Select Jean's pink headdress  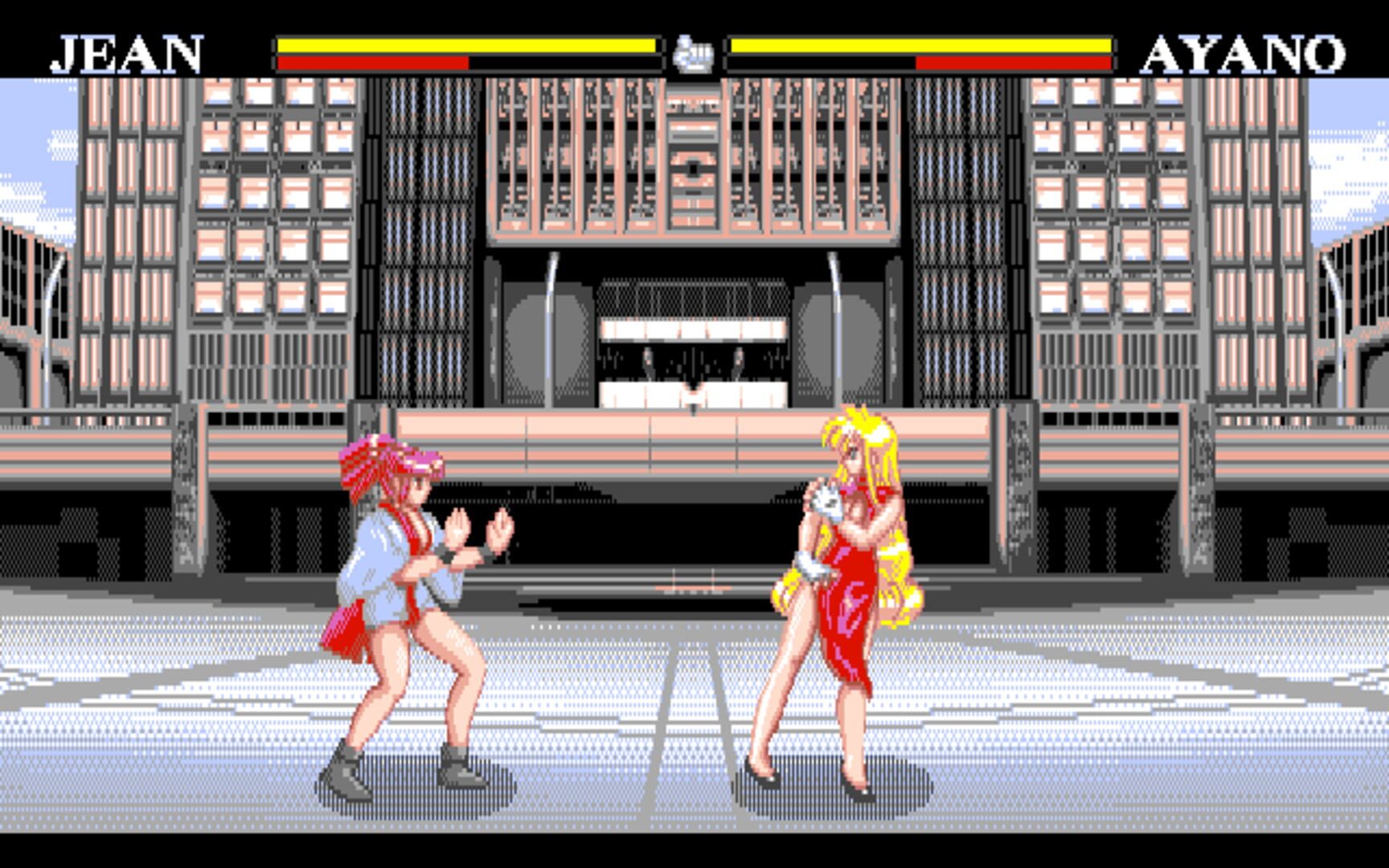click(x=378, y=462)
